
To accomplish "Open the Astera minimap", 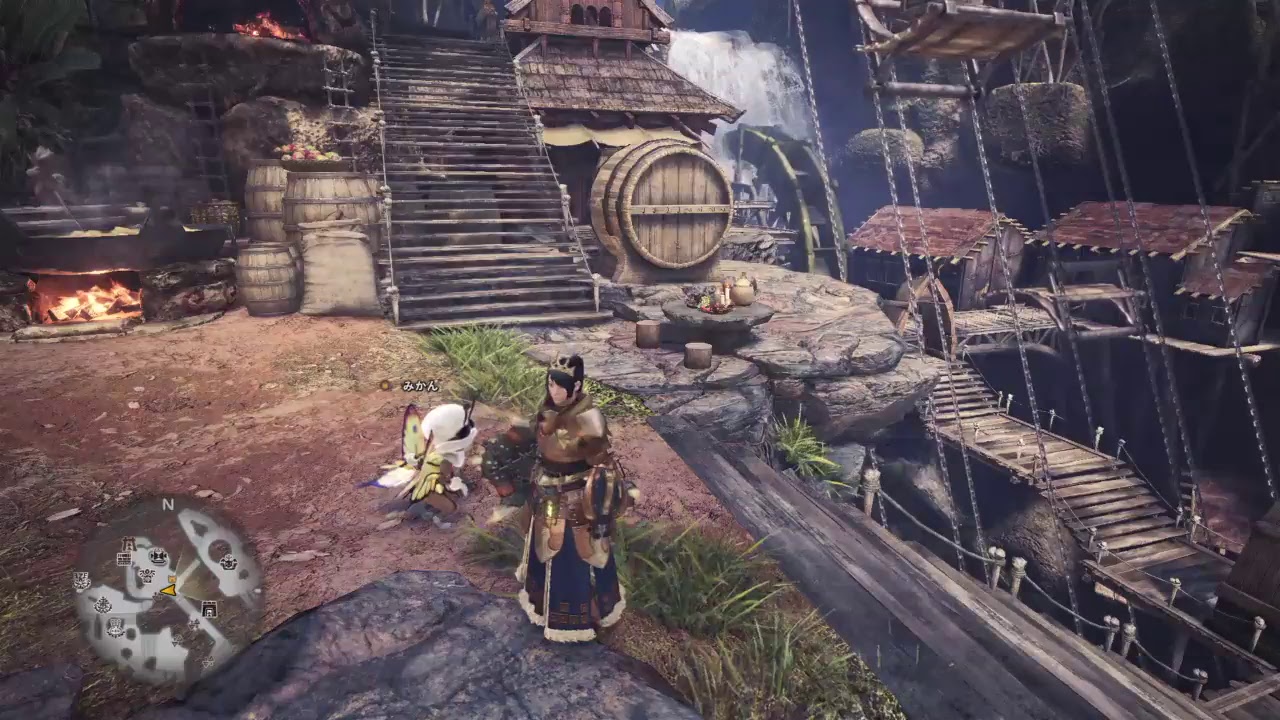I will coord(170,590).
